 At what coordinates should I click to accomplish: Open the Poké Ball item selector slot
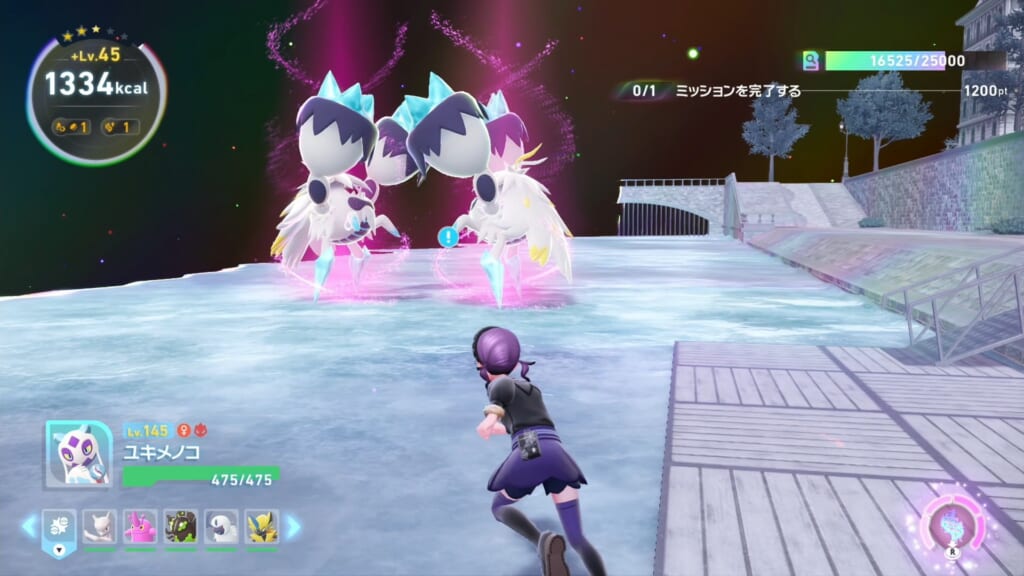[58, 530]
